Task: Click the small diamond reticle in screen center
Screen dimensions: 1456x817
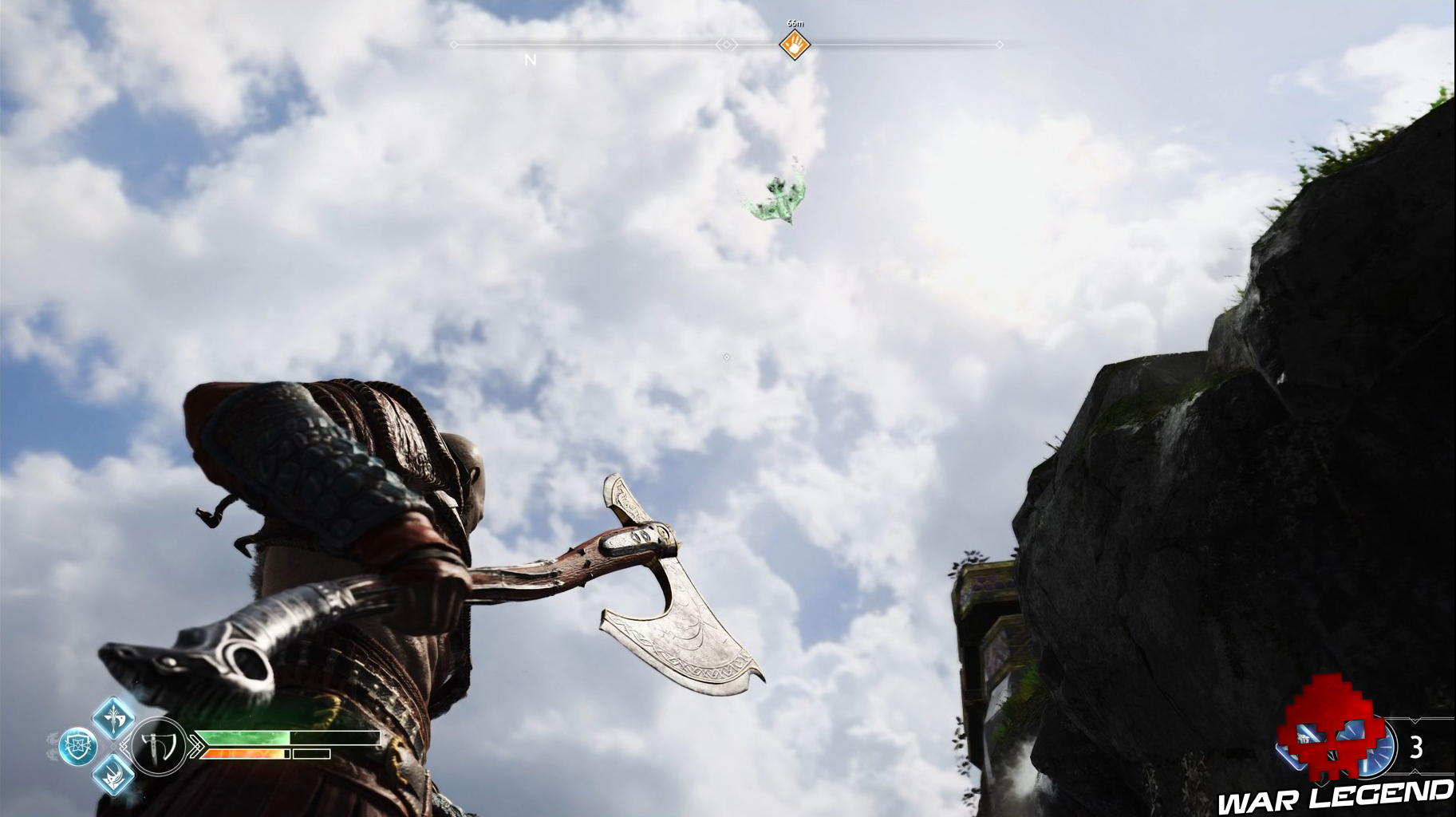Action: [x=727, y=357]
